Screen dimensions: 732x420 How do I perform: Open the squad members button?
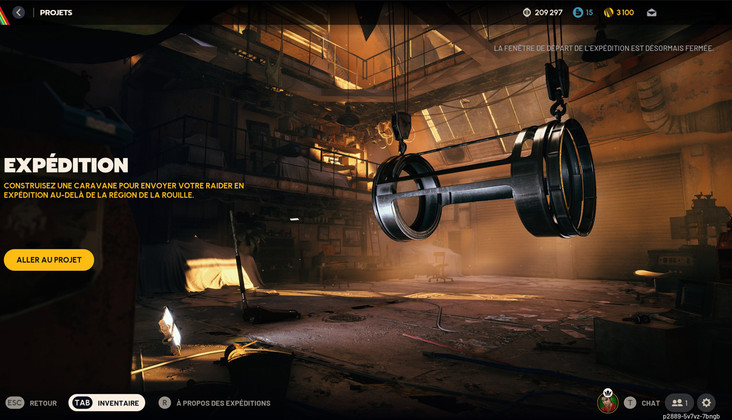tap(679, 402)
